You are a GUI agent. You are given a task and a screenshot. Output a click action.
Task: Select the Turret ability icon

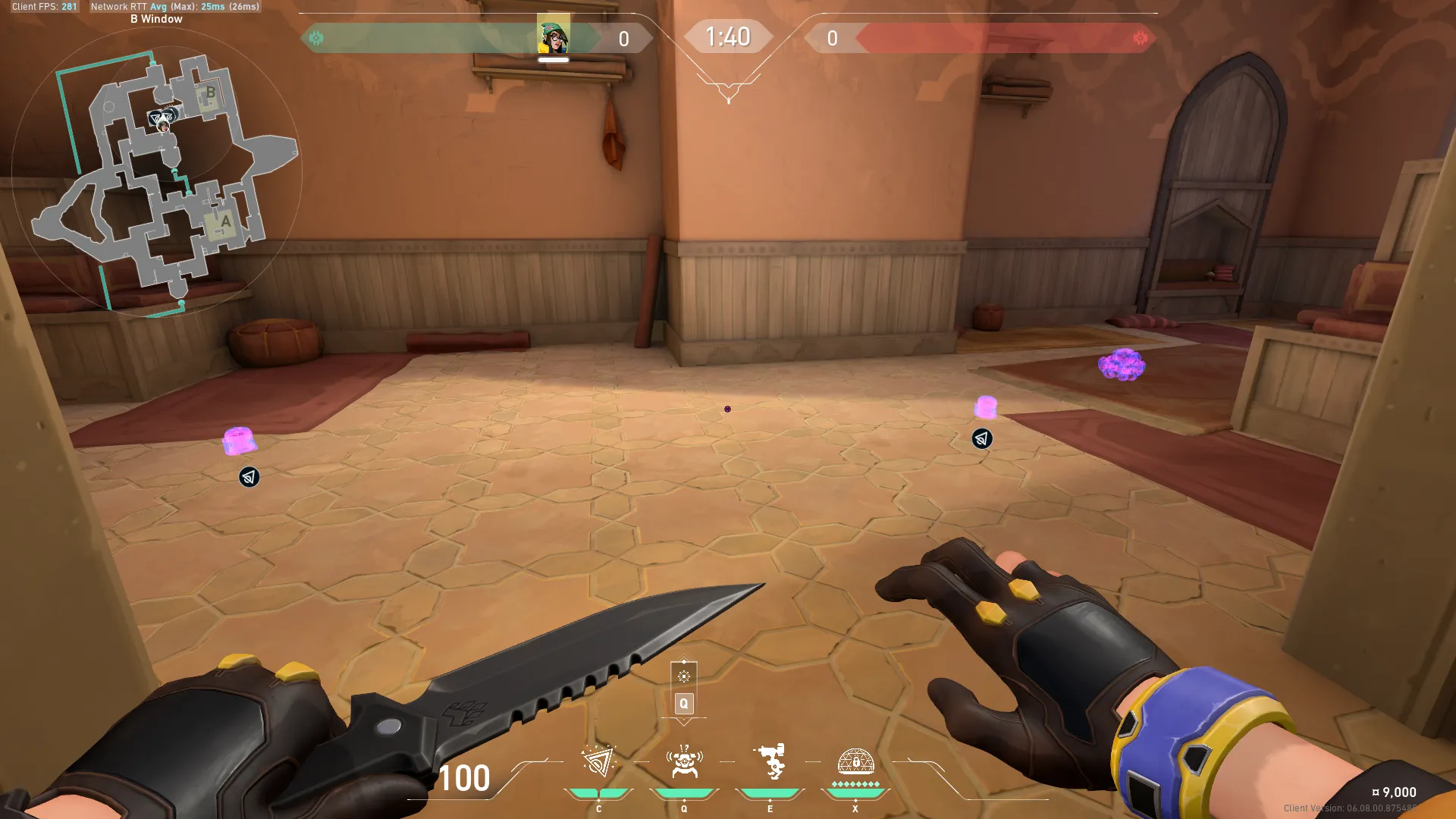[770, 762]
